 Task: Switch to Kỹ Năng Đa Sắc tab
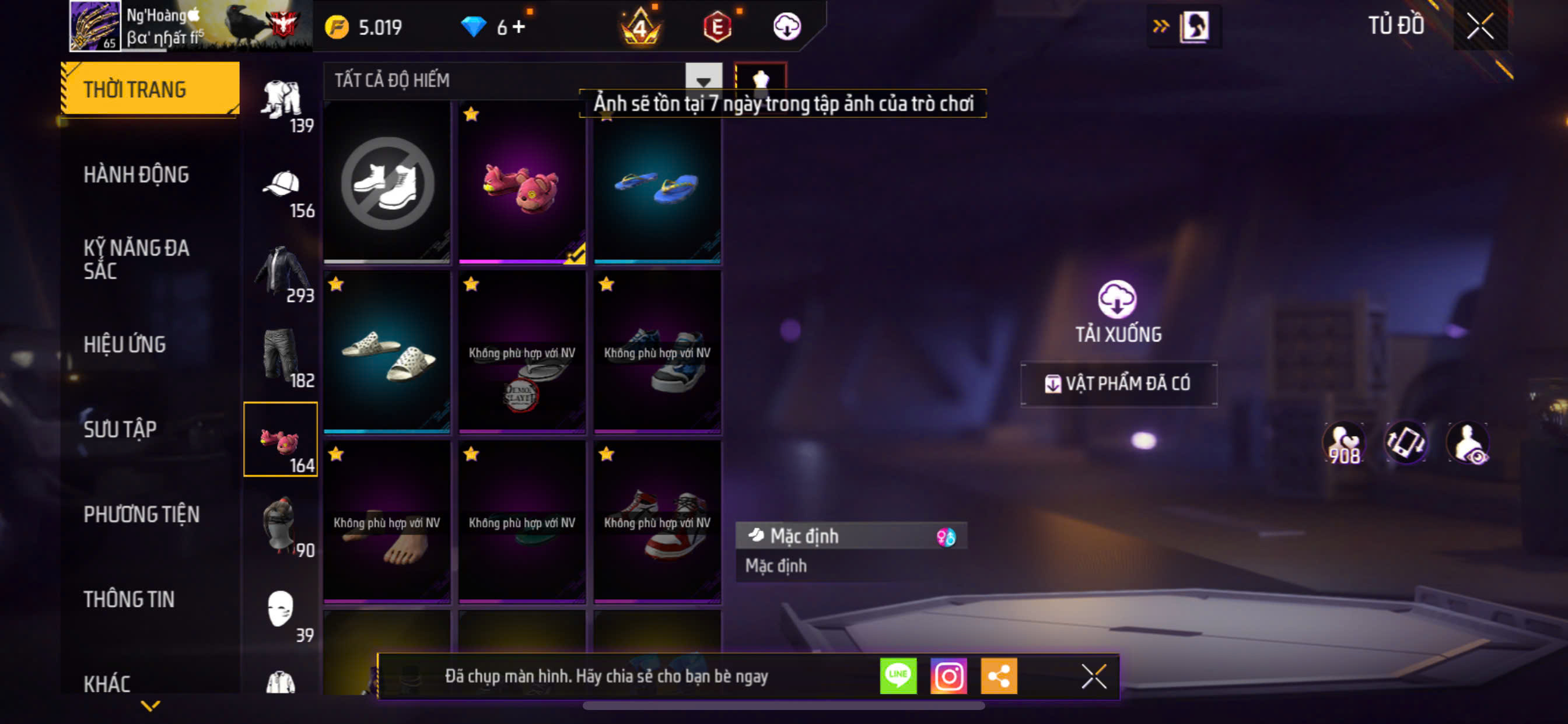(136, 259)
